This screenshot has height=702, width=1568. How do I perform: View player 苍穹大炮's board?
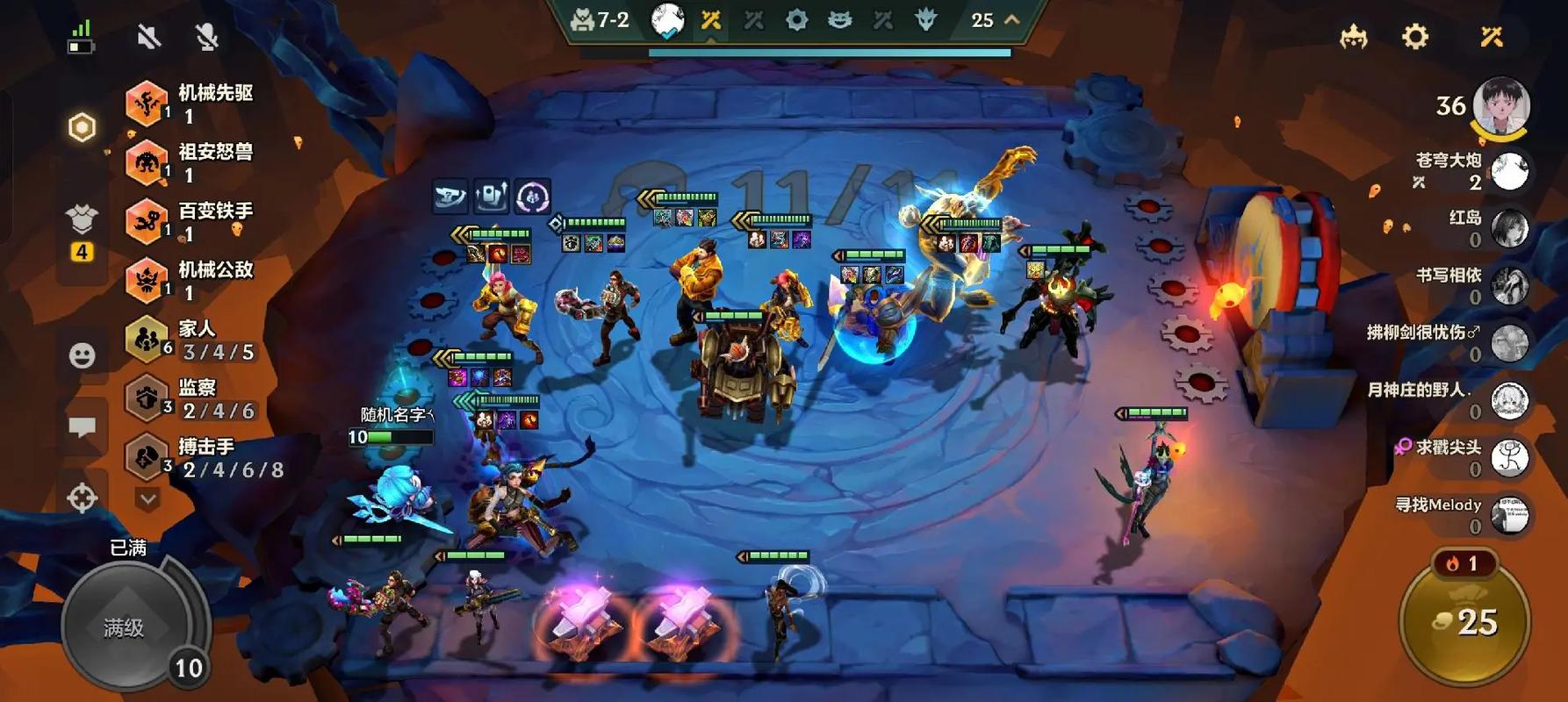tap(1509, 171)
